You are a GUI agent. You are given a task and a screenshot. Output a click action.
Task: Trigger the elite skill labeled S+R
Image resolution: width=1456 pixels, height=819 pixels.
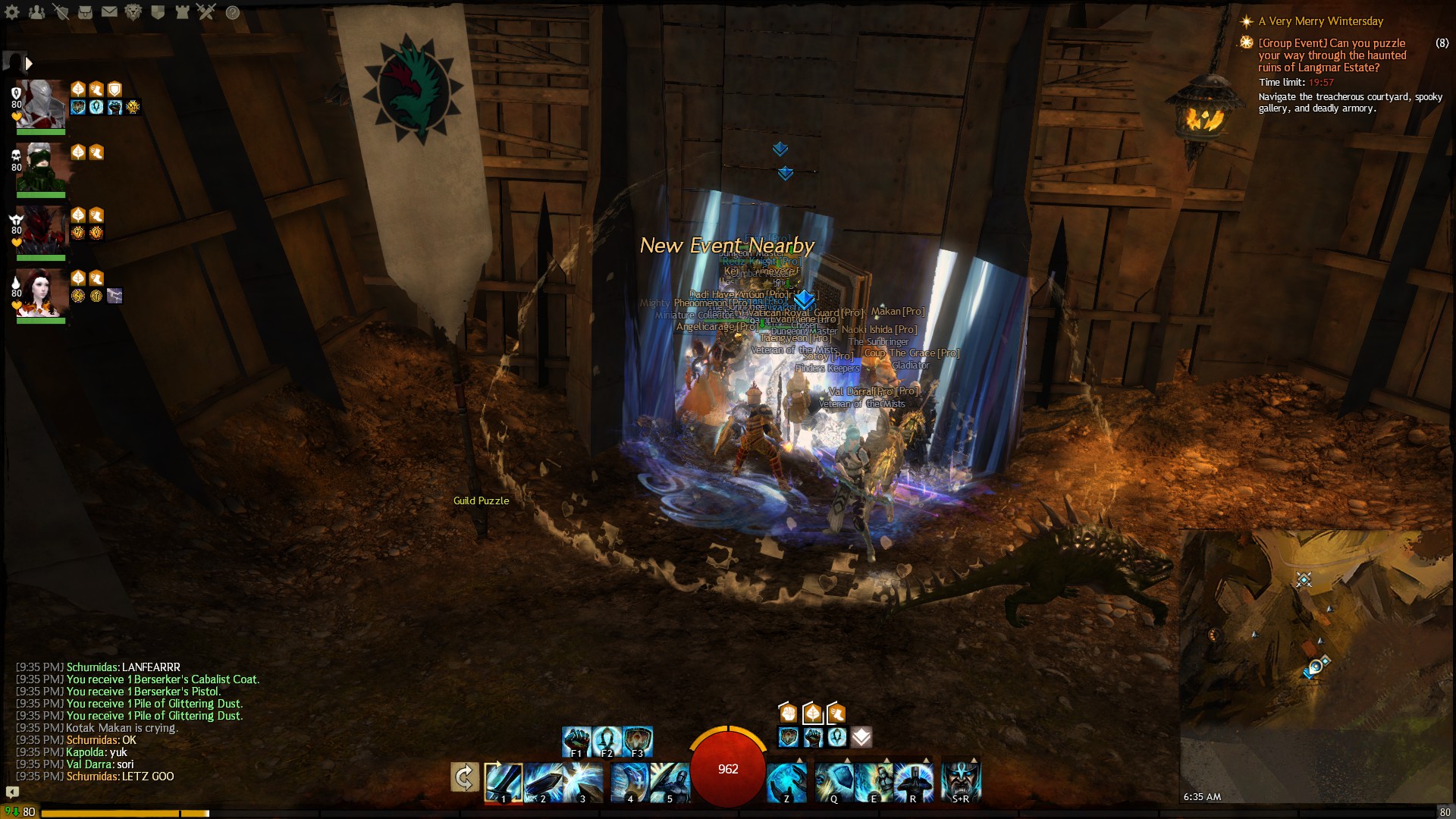(x=961, y=783)
